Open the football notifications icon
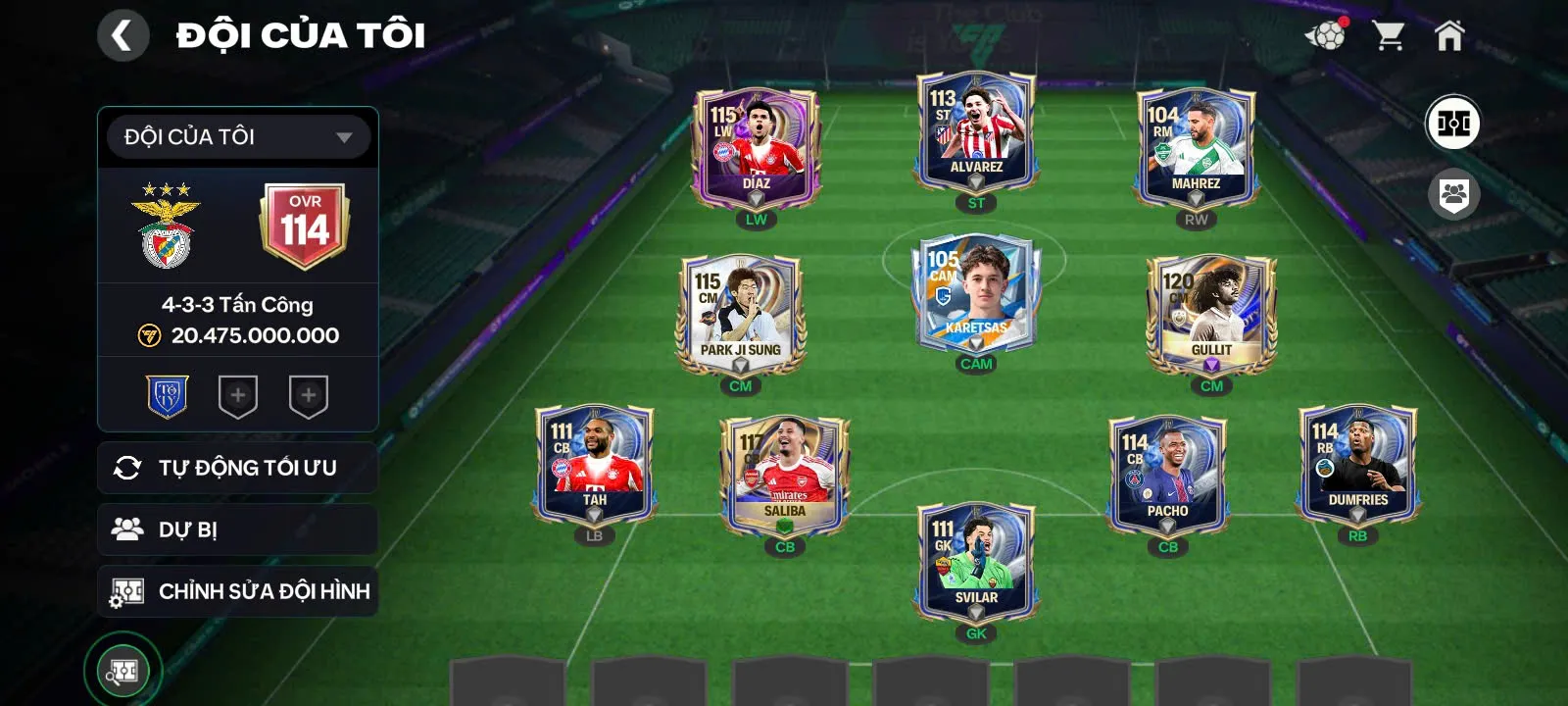This screenshot has width=1568, height=706. pos(1326,36)
